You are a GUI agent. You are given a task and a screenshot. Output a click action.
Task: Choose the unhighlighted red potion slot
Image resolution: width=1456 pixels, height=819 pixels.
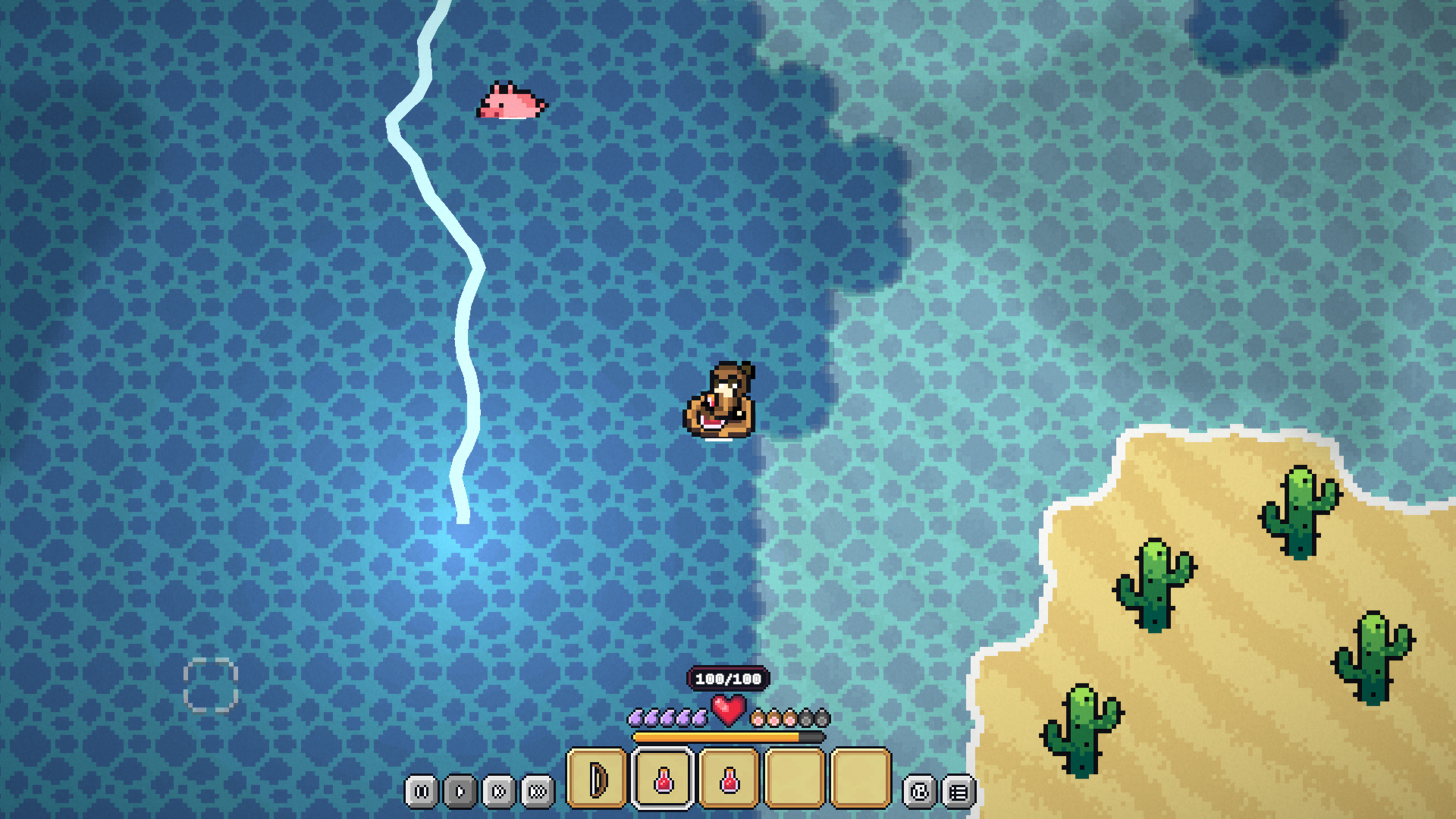pyautogui.click(x=729, y=778)
